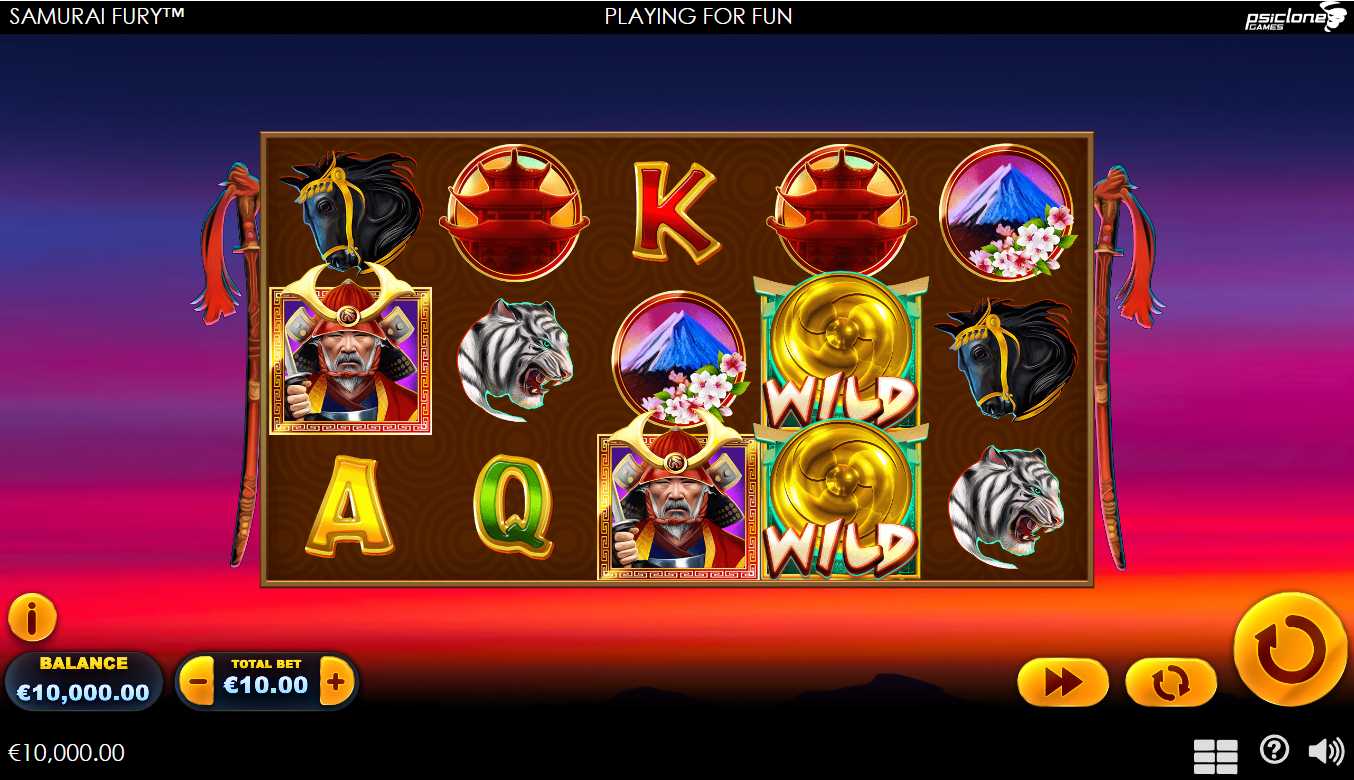This screenshot has width=1354, height=780.
Task: Toggle sound with the speaker icon
Action: 1326,751
